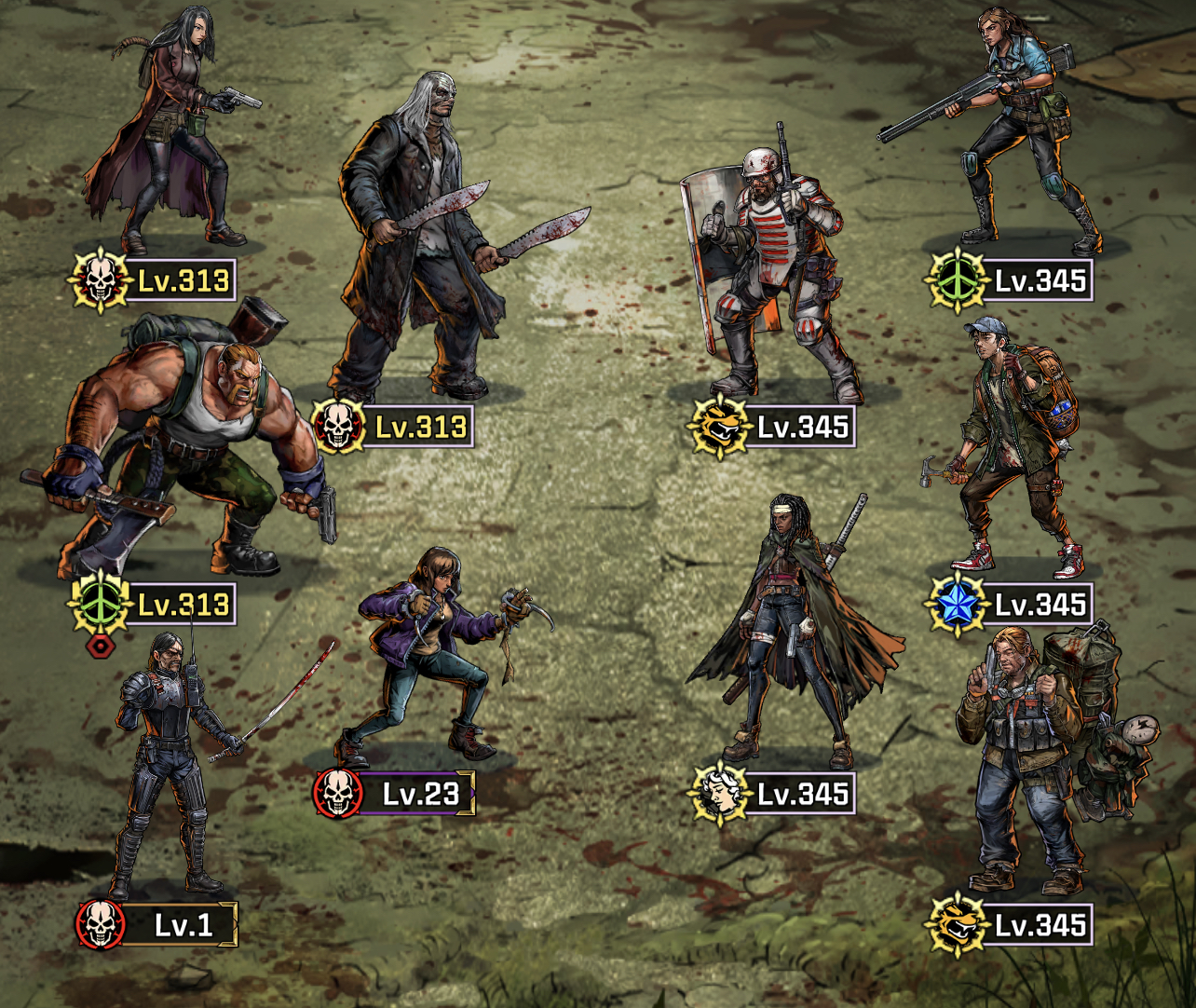Select the cap-wearing hammer survivor Lv.345
The height and width of the screenshot is (1008, 1196).
pos(1015,447)
